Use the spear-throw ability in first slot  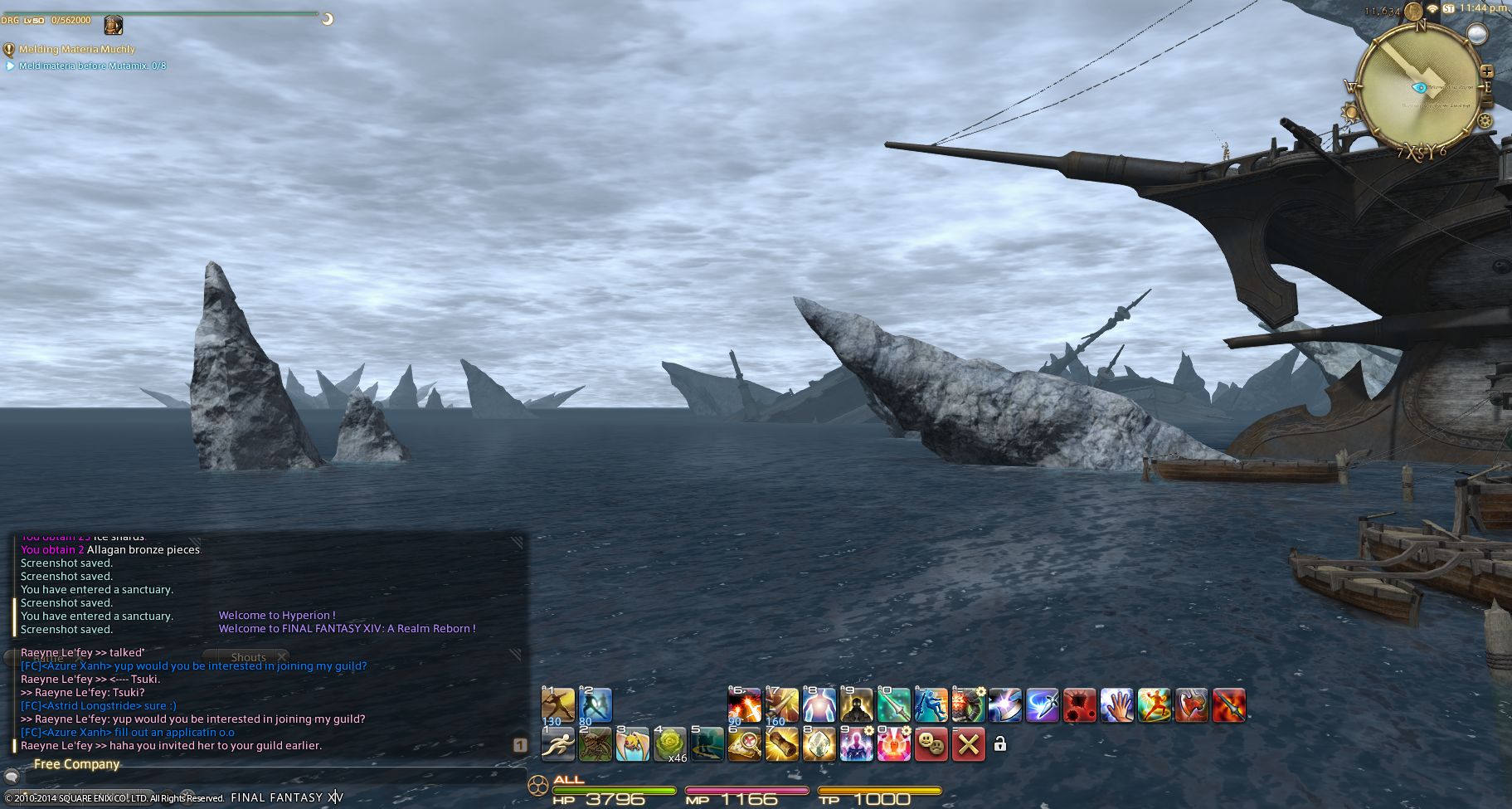[x=557, y=705]
